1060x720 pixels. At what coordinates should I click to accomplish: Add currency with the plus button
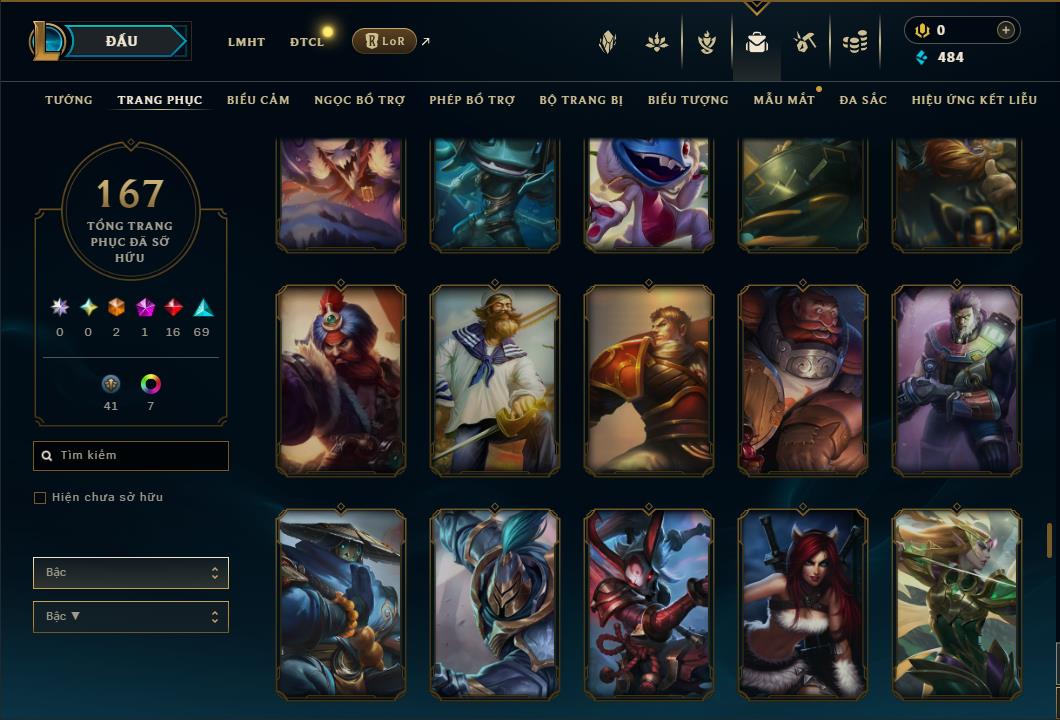[1005, 30]
